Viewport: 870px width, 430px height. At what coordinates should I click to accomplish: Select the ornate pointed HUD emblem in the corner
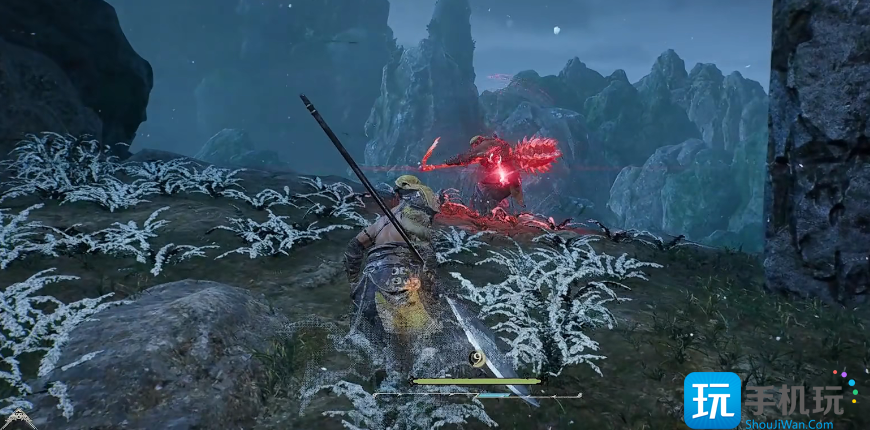pos(18,420)
